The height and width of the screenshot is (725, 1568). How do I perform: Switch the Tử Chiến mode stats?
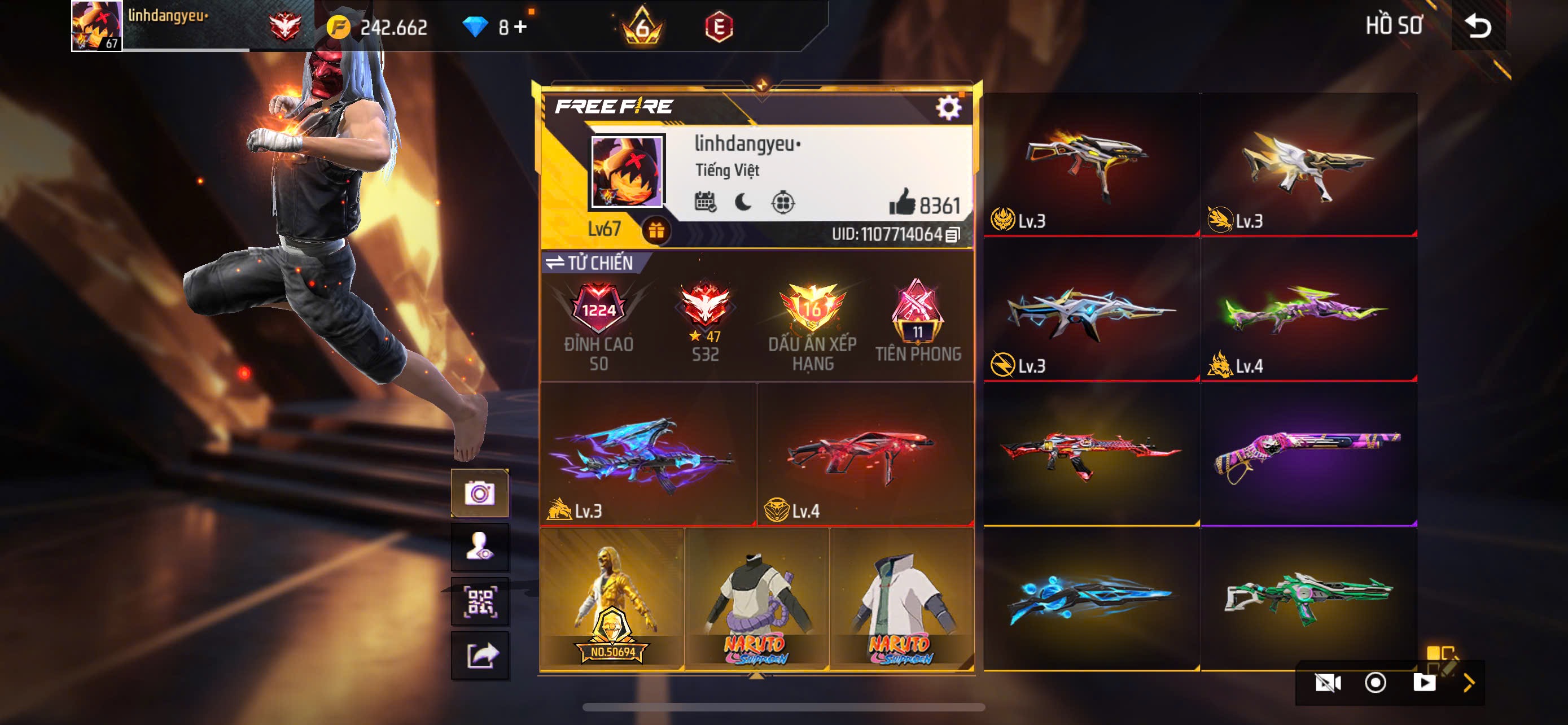(589, 263)
